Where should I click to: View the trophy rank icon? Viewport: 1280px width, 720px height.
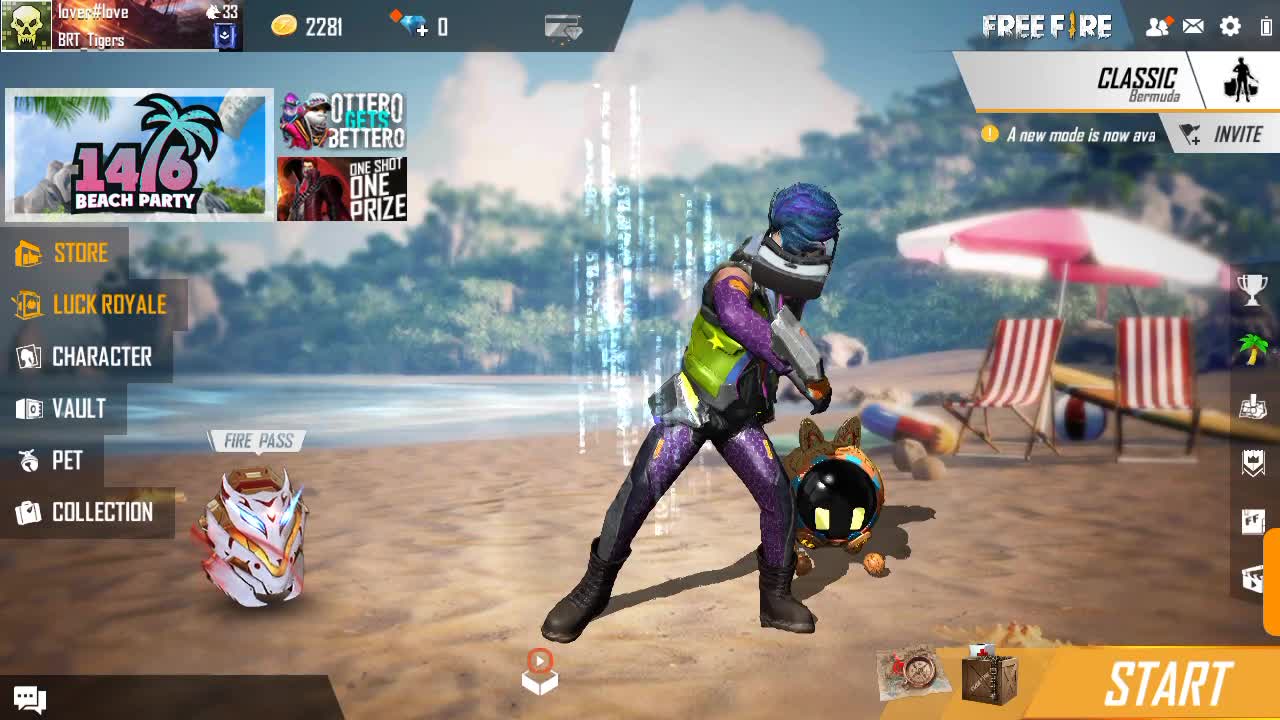pos(1252,290)
